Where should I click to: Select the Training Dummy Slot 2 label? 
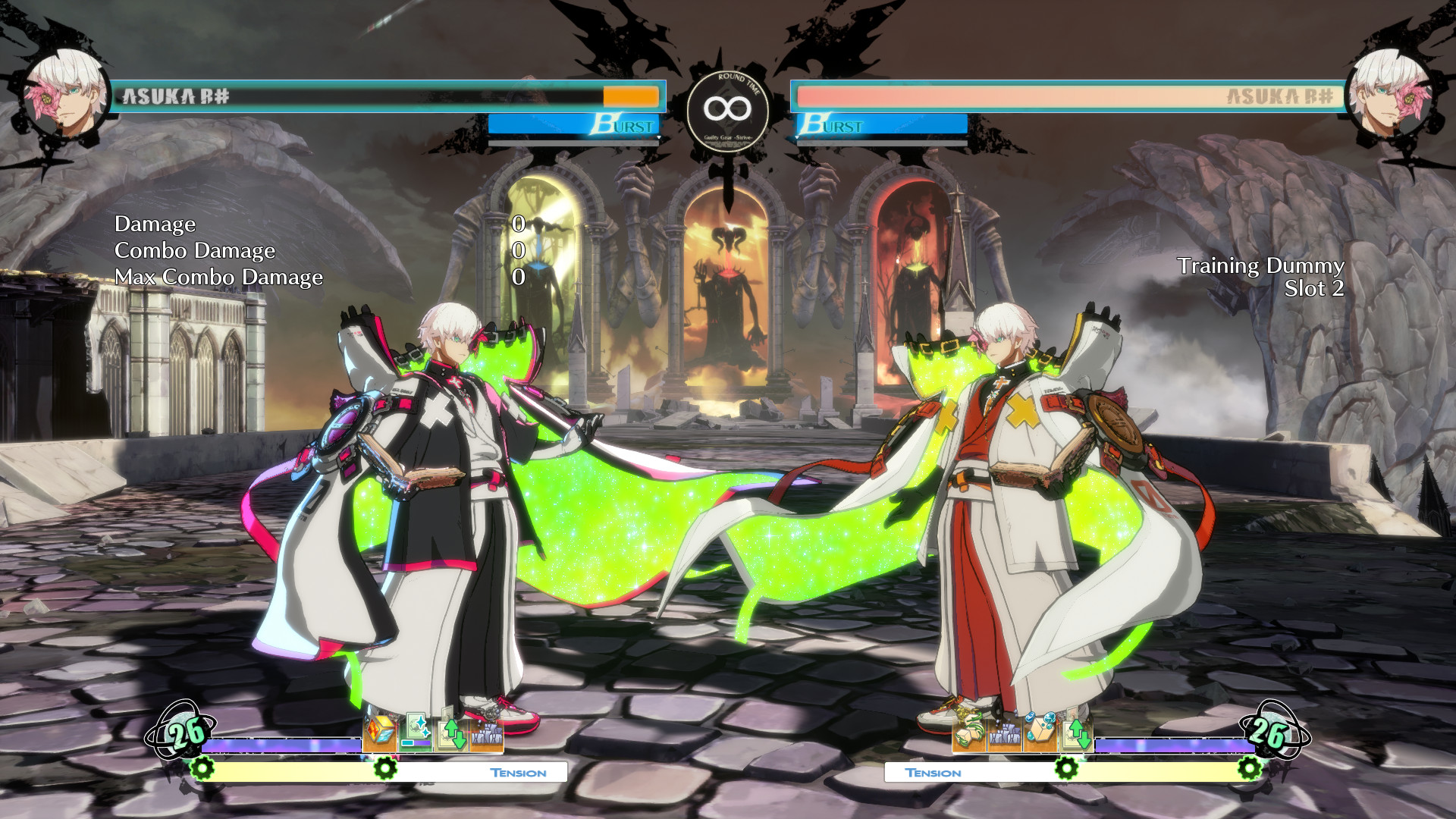click(x=1314, y=287)
